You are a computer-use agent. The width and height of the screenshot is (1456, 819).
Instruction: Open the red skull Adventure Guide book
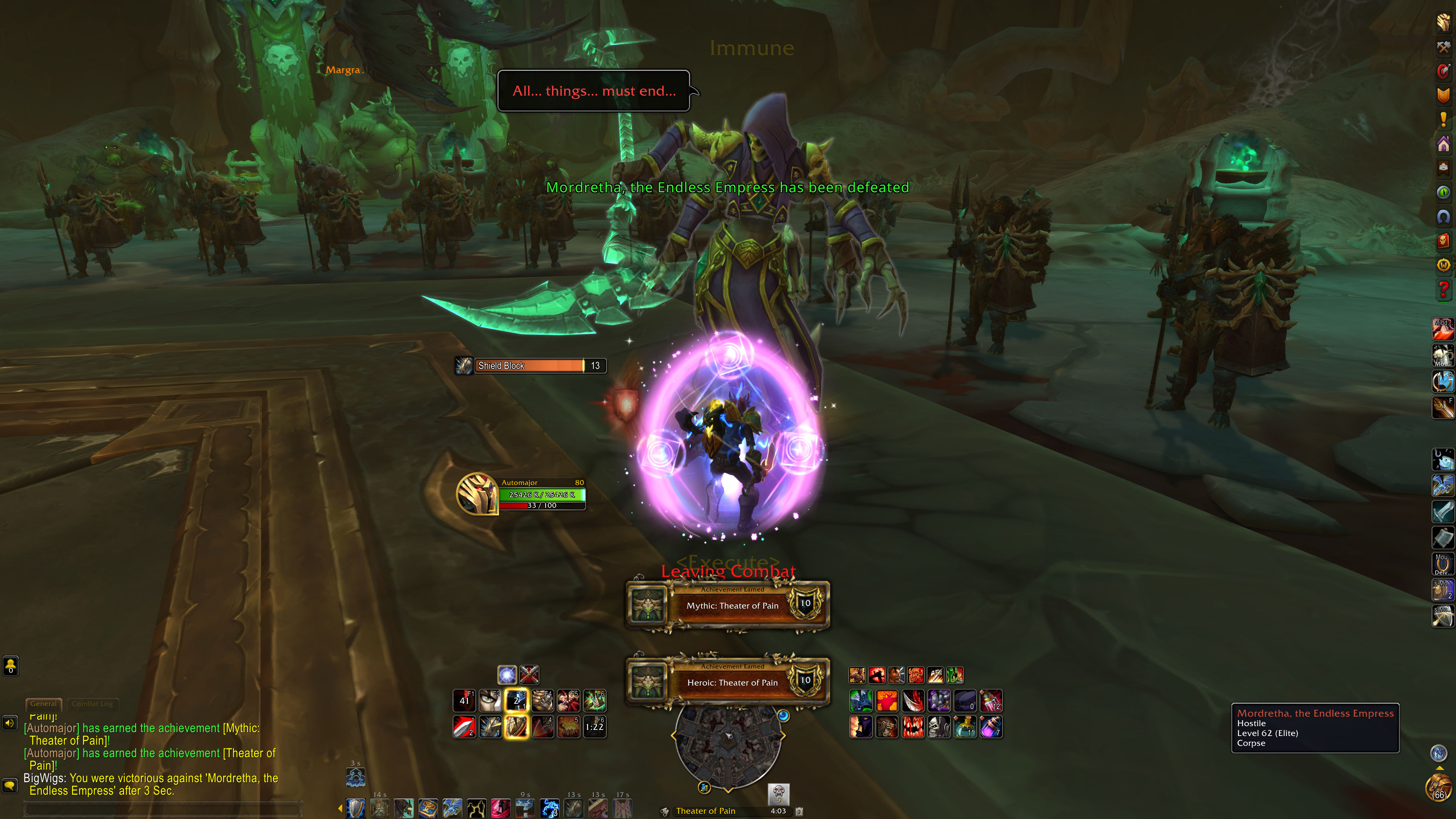coord(1443,241)
